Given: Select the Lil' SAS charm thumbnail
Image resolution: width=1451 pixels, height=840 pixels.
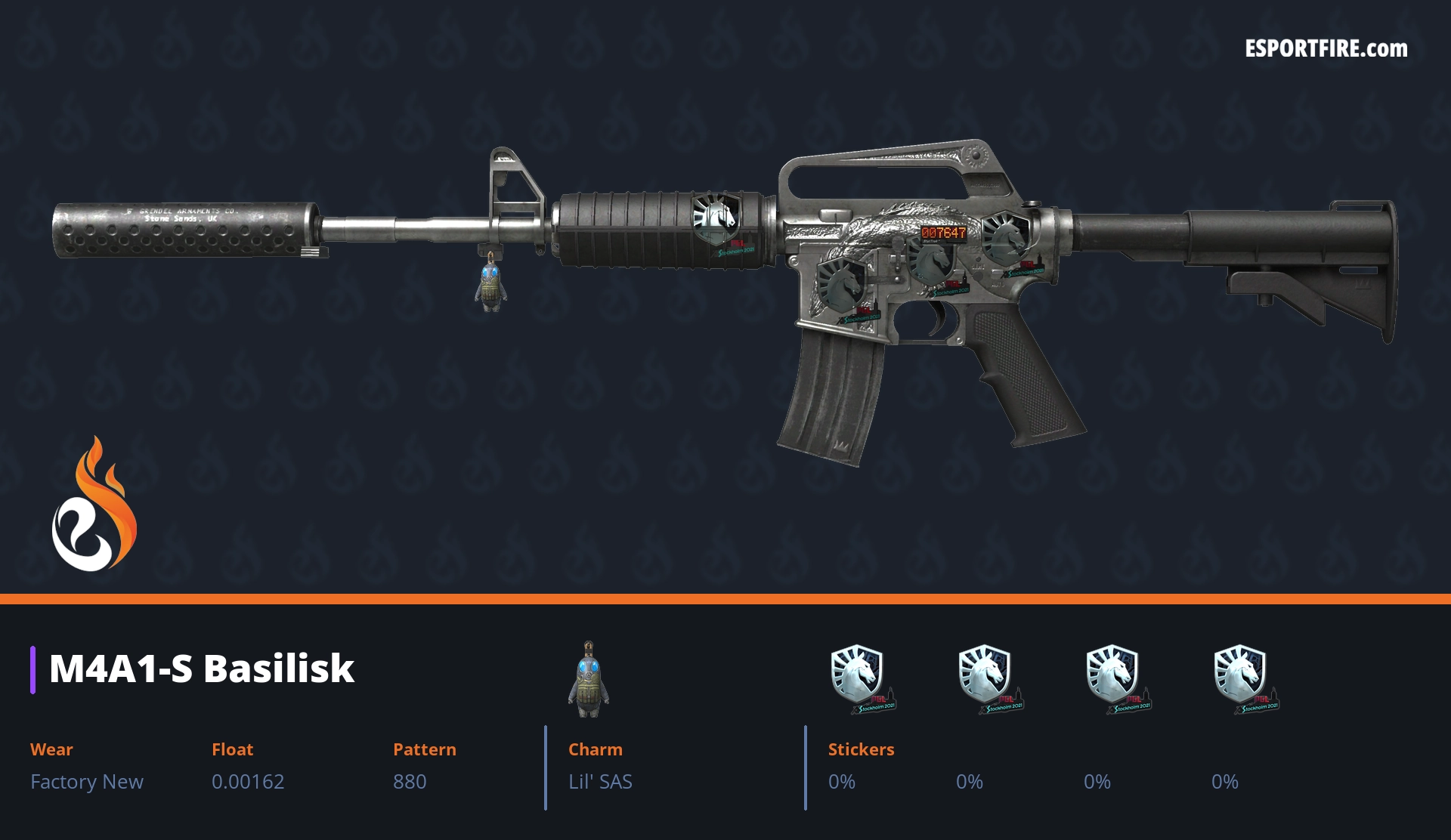Looking at the screenshot, I should pyautogui.click(x=588, y=678).
